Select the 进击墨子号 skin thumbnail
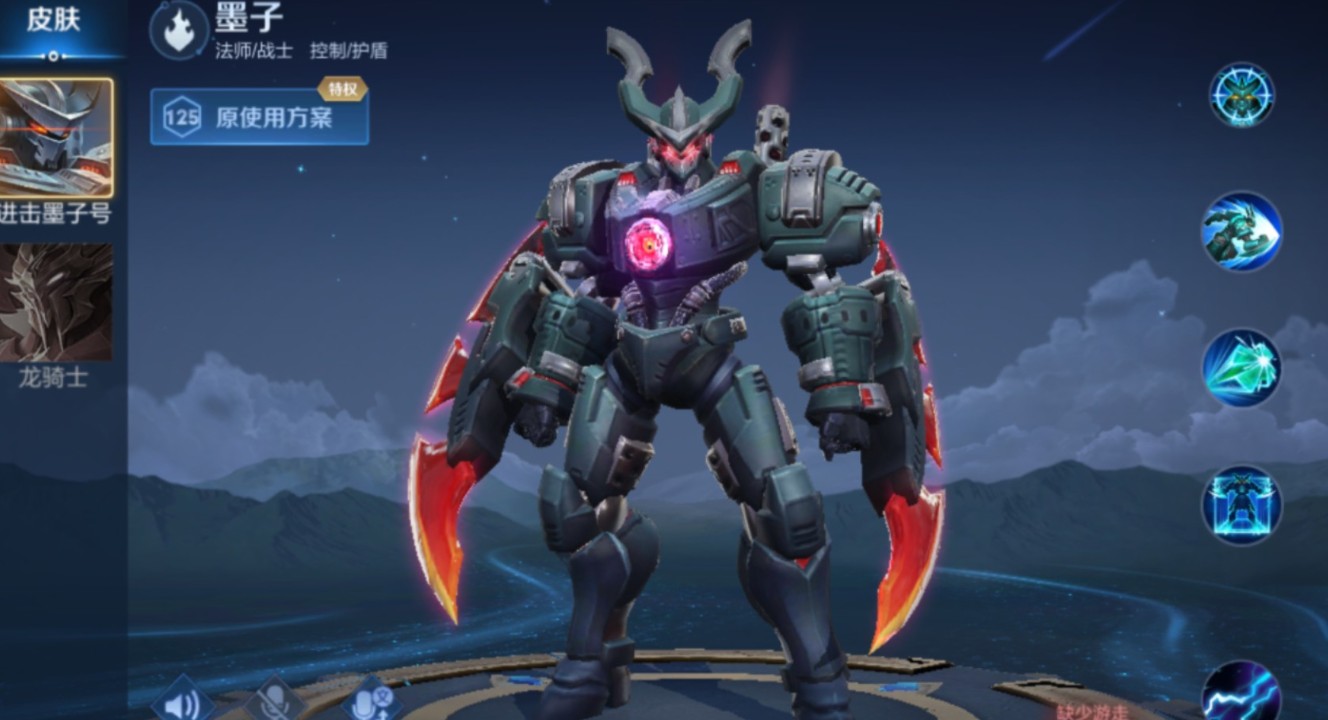Viewport: 1328px width, 720px height. pos(56,138)
